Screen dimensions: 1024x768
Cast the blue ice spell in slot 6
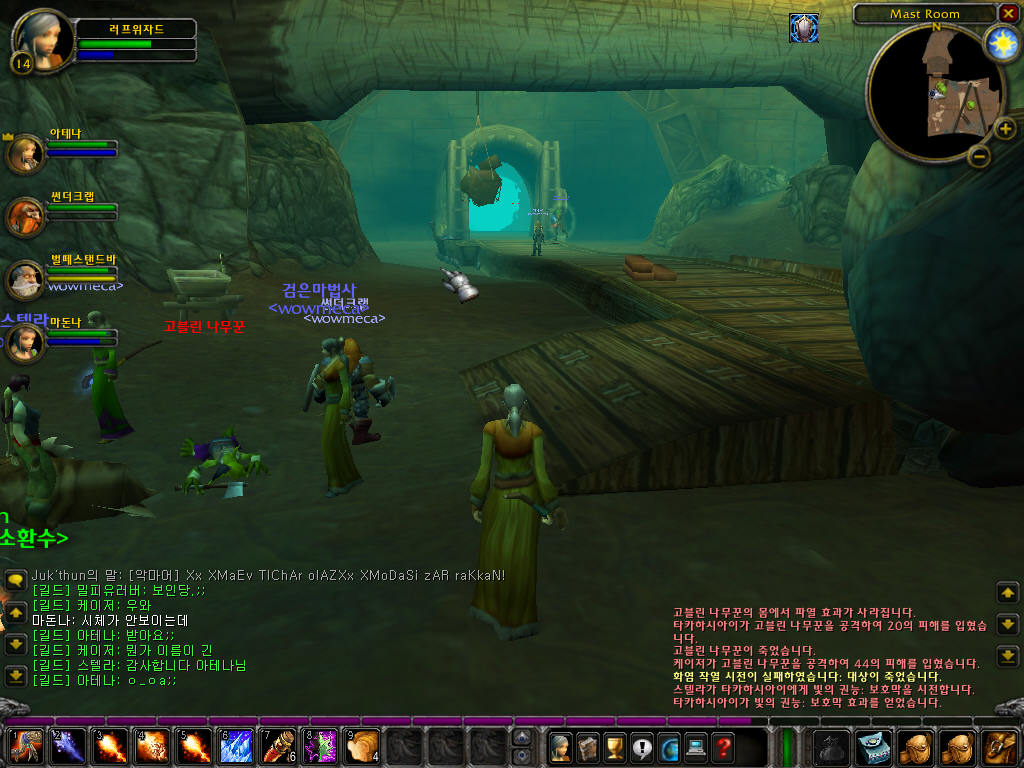[x=236, y=746]
